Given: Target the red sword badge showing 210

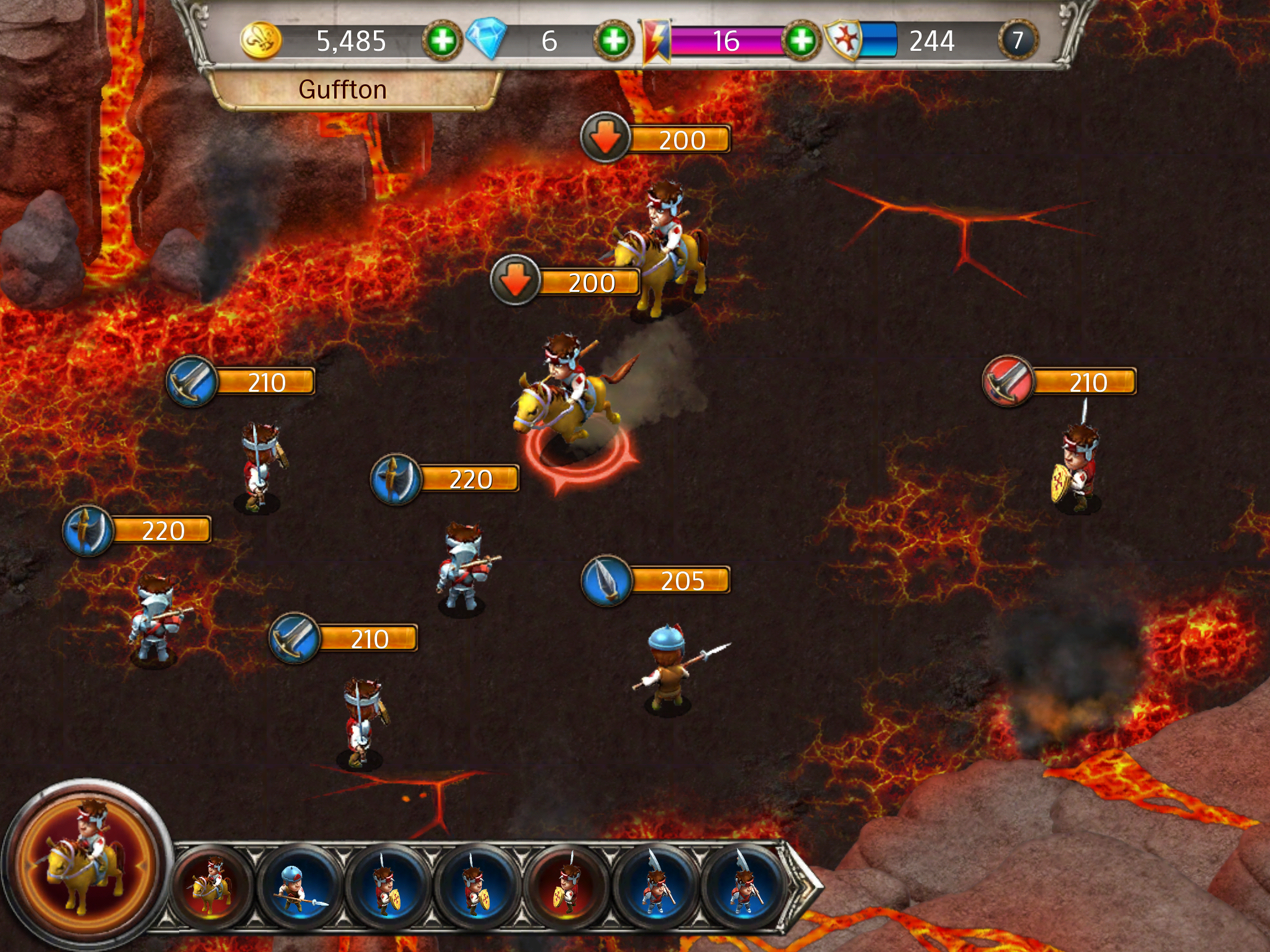Looking at the screenshot, I should pyautogui.click(x=1008, y=381).
